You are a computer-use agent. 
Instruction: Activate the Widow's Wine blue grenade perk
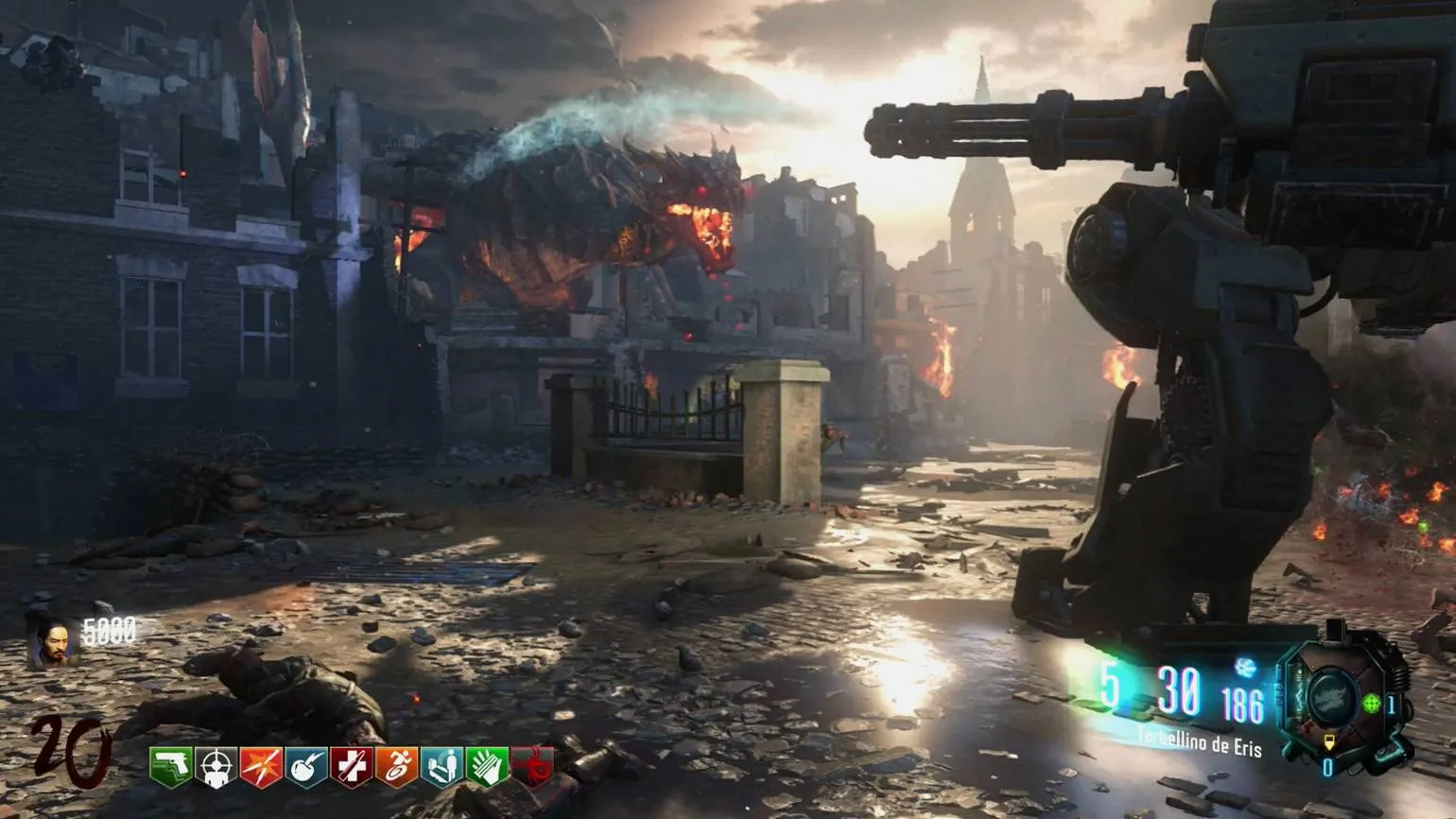[x=306, y=767]
